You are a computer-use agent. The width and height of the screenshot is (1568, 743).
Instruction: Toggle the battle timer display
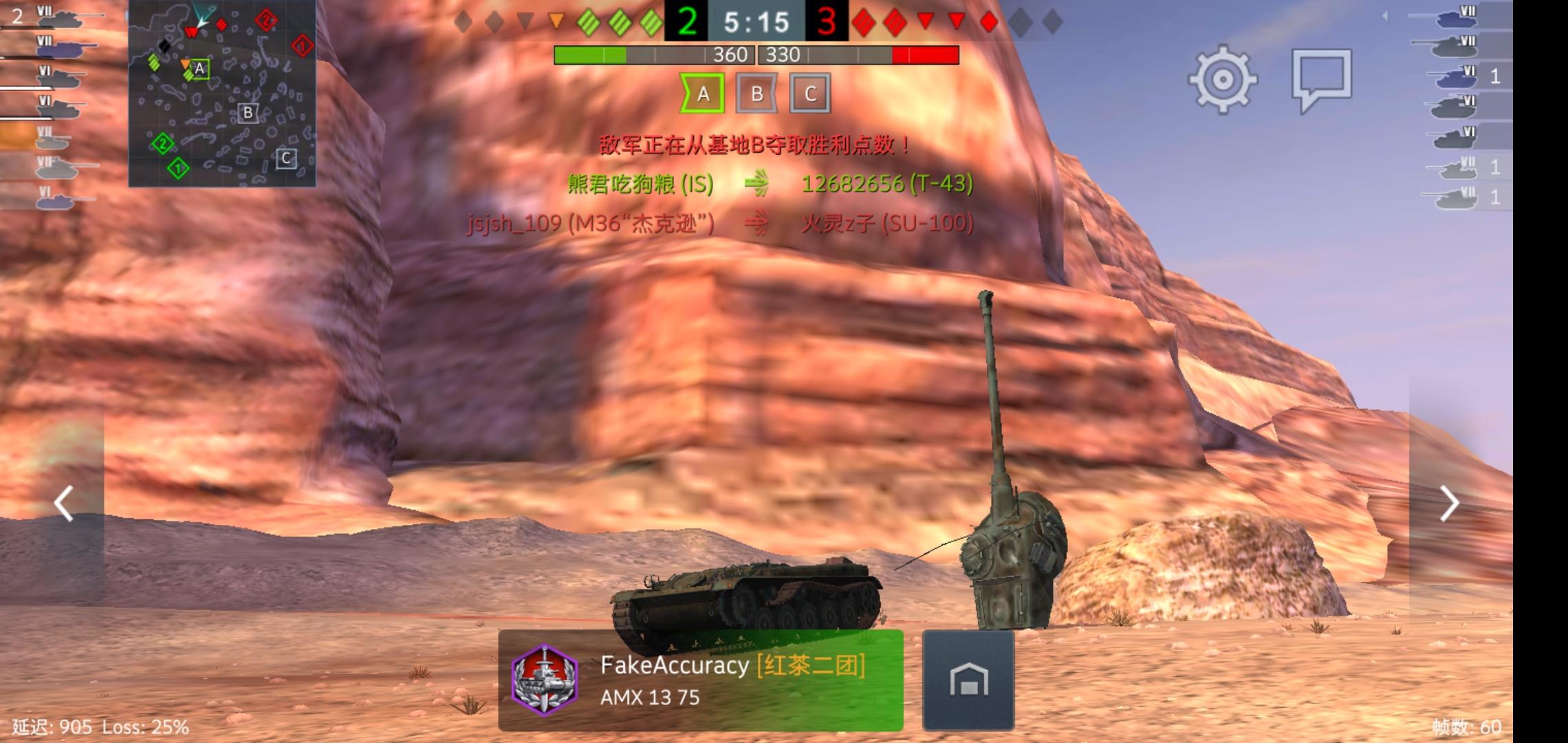point(755,22)
